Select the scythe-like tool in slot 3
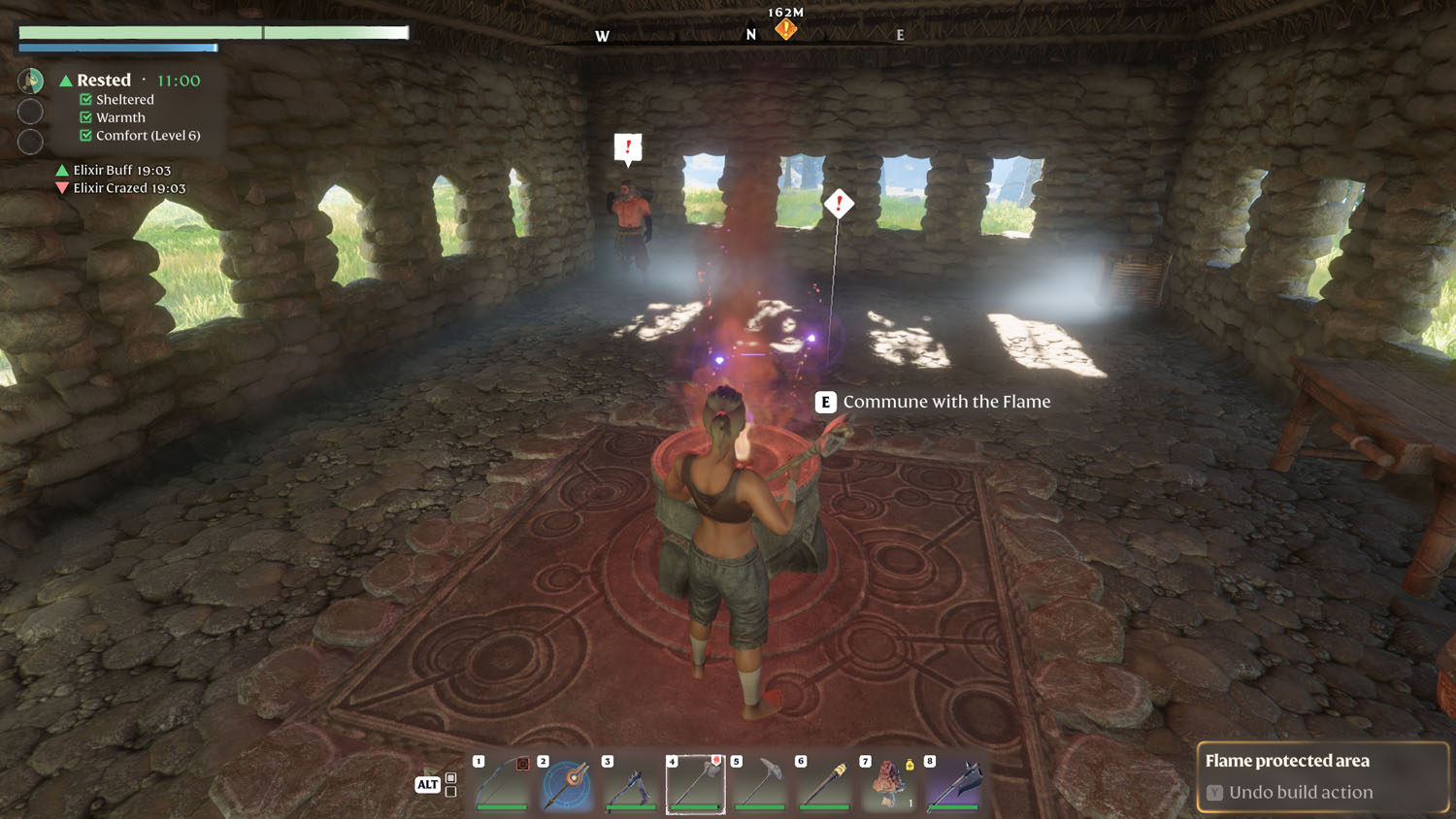The width and height of the screenshot is (1456, 819). 631,784
